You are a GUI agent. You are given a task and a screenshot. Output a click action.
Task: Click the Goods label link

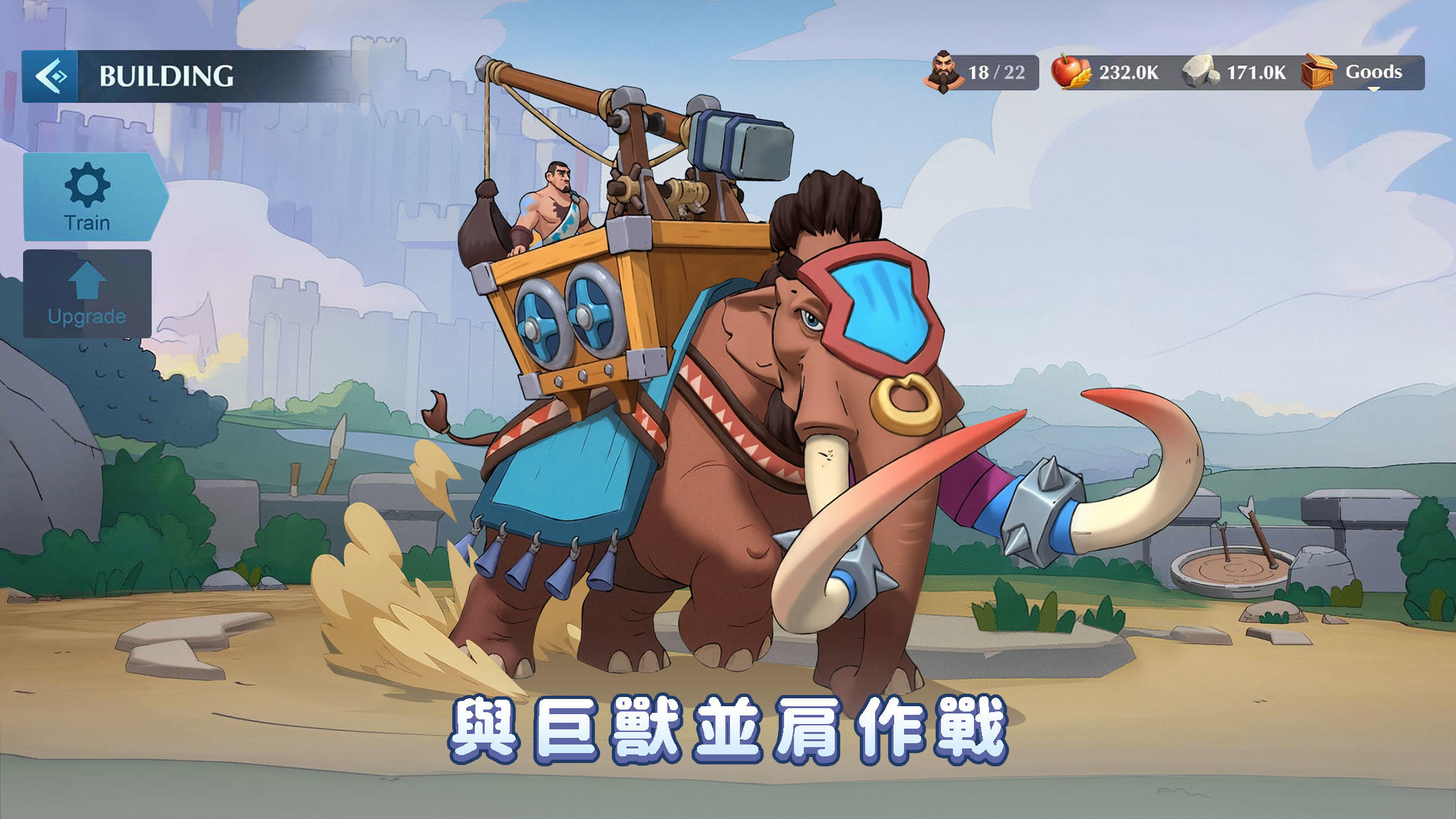(1374, 73)
